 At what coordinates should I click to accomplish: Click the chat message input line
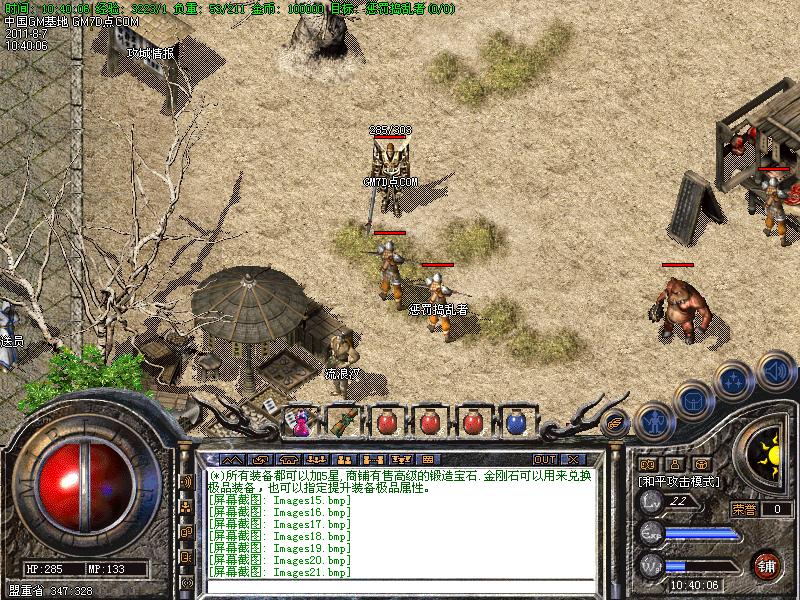tap(400, 588)
